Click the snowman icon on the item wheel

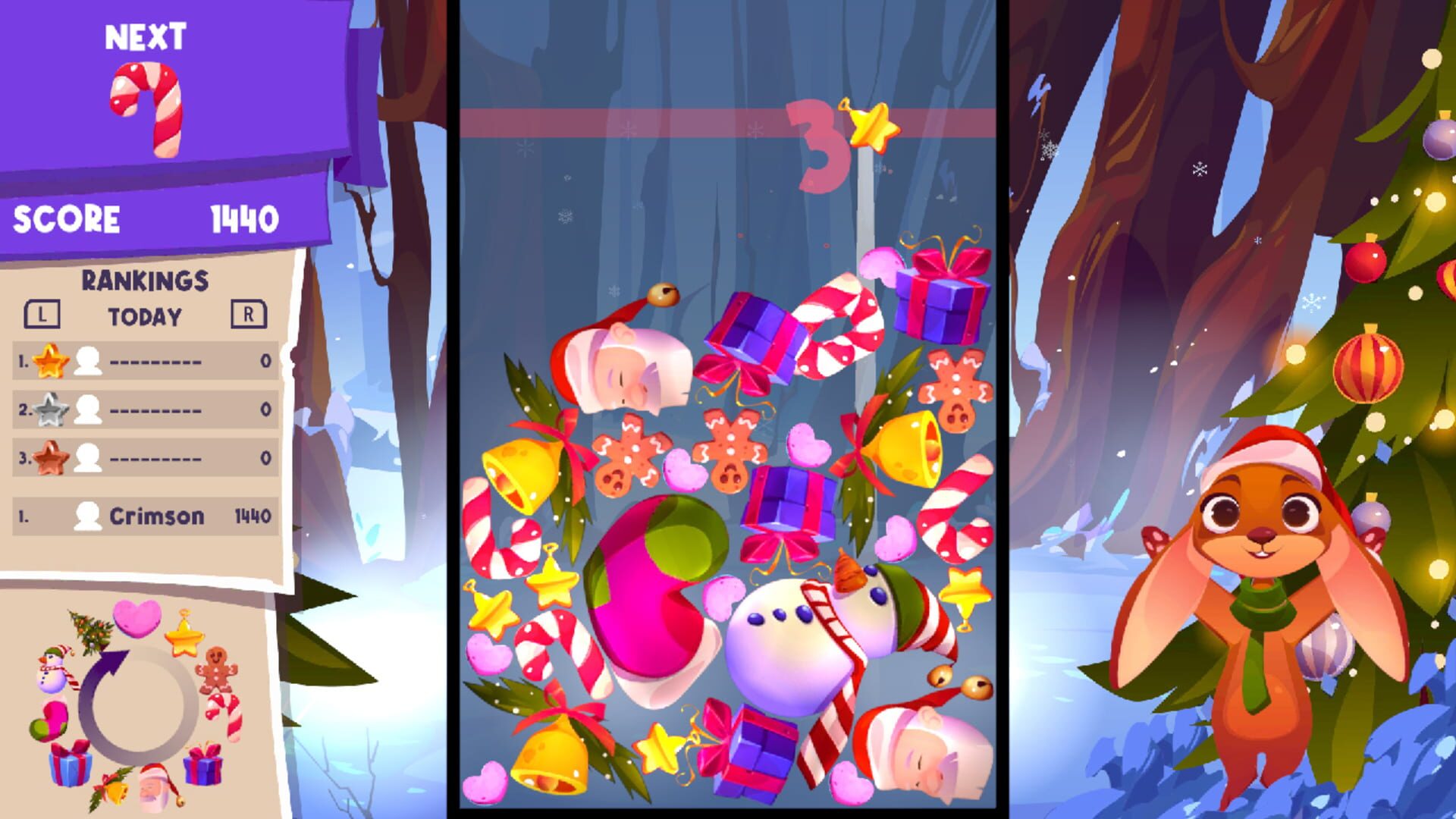coord(53,670)
